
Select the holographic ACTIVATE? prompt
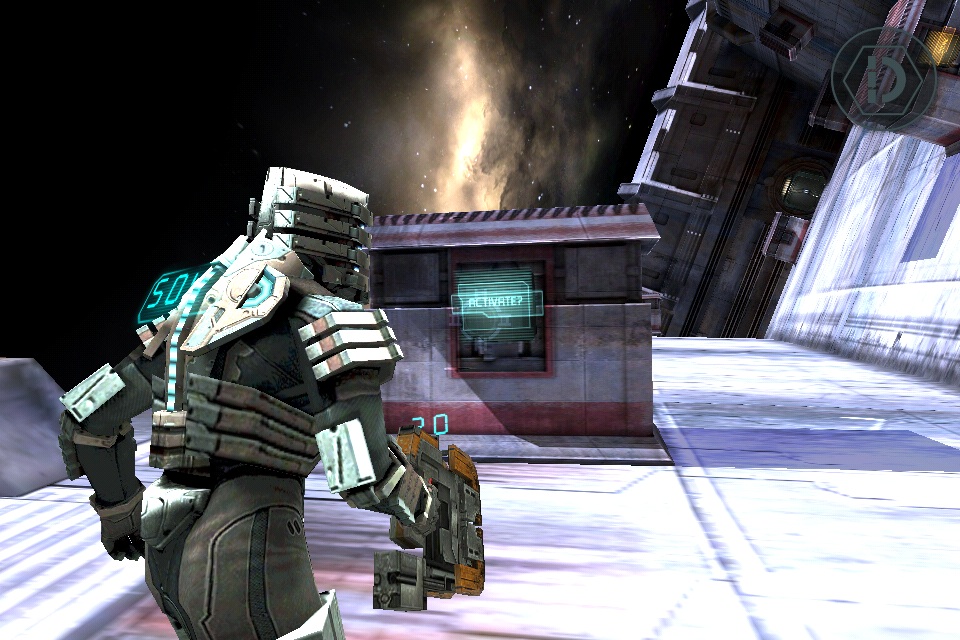click(498, 303)
